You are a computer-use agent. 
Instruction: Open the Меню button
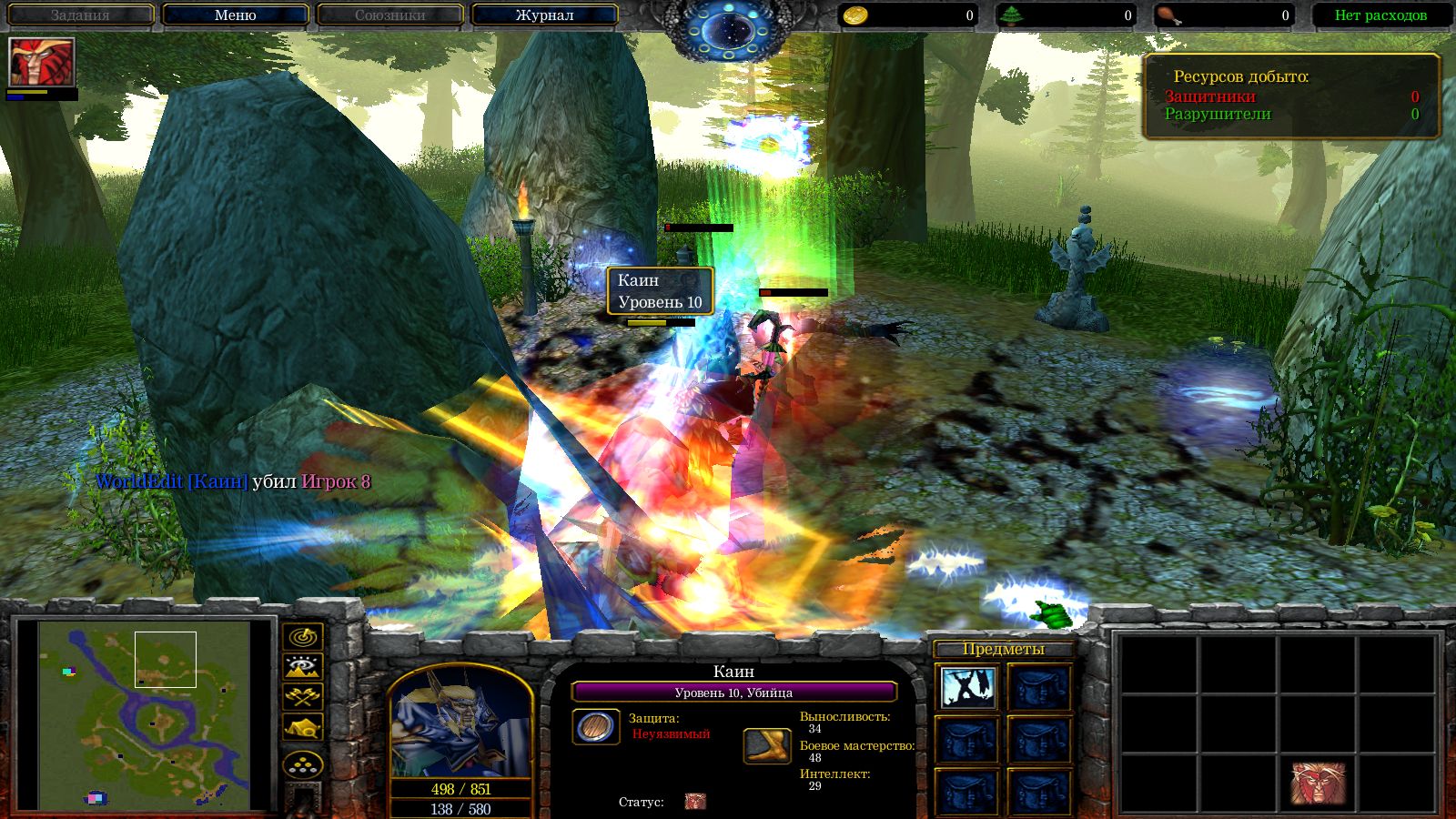coord(236,15)
